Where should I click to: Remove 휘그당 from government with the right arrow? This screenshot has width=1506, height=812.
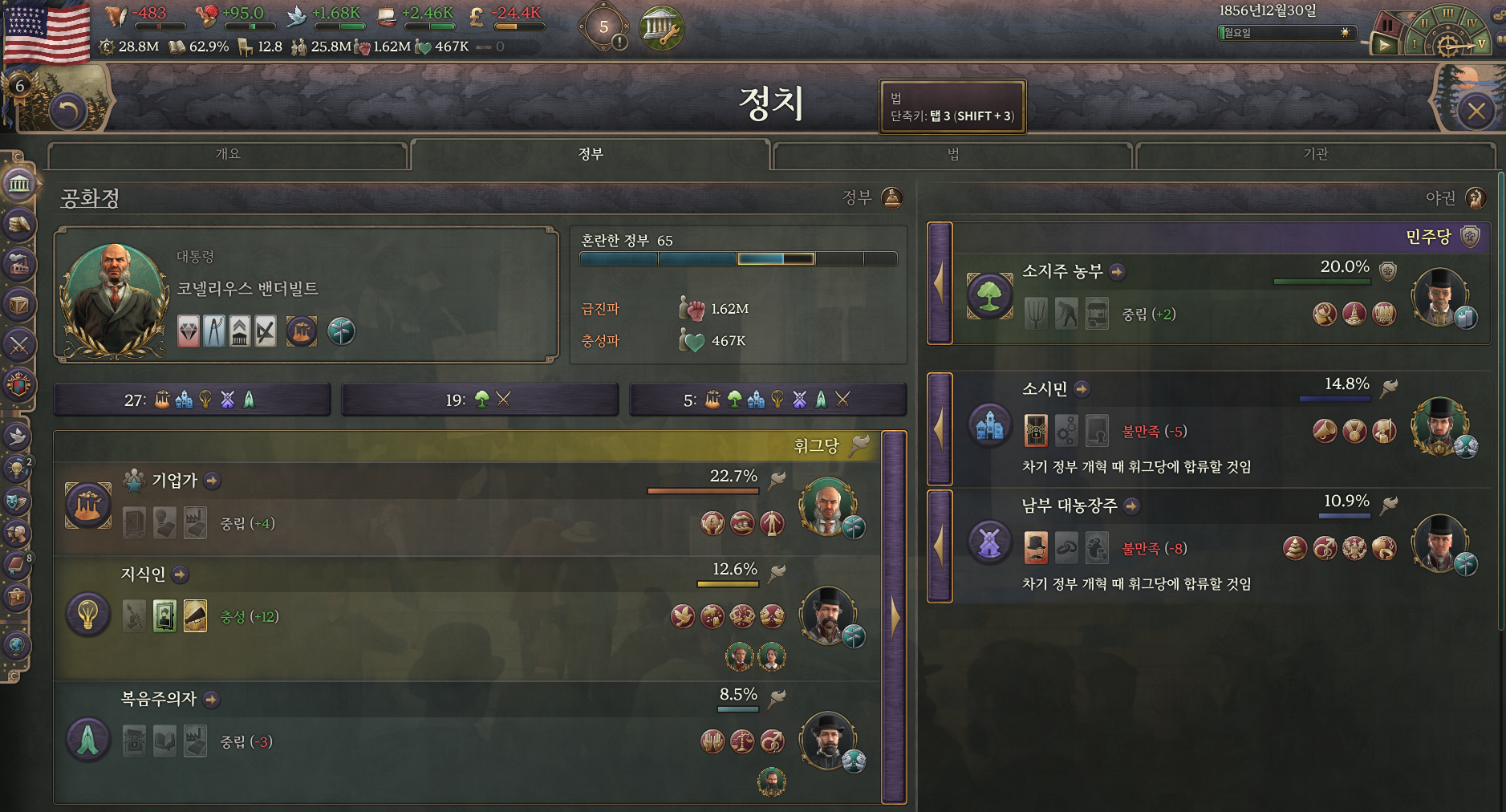point(894,617)
